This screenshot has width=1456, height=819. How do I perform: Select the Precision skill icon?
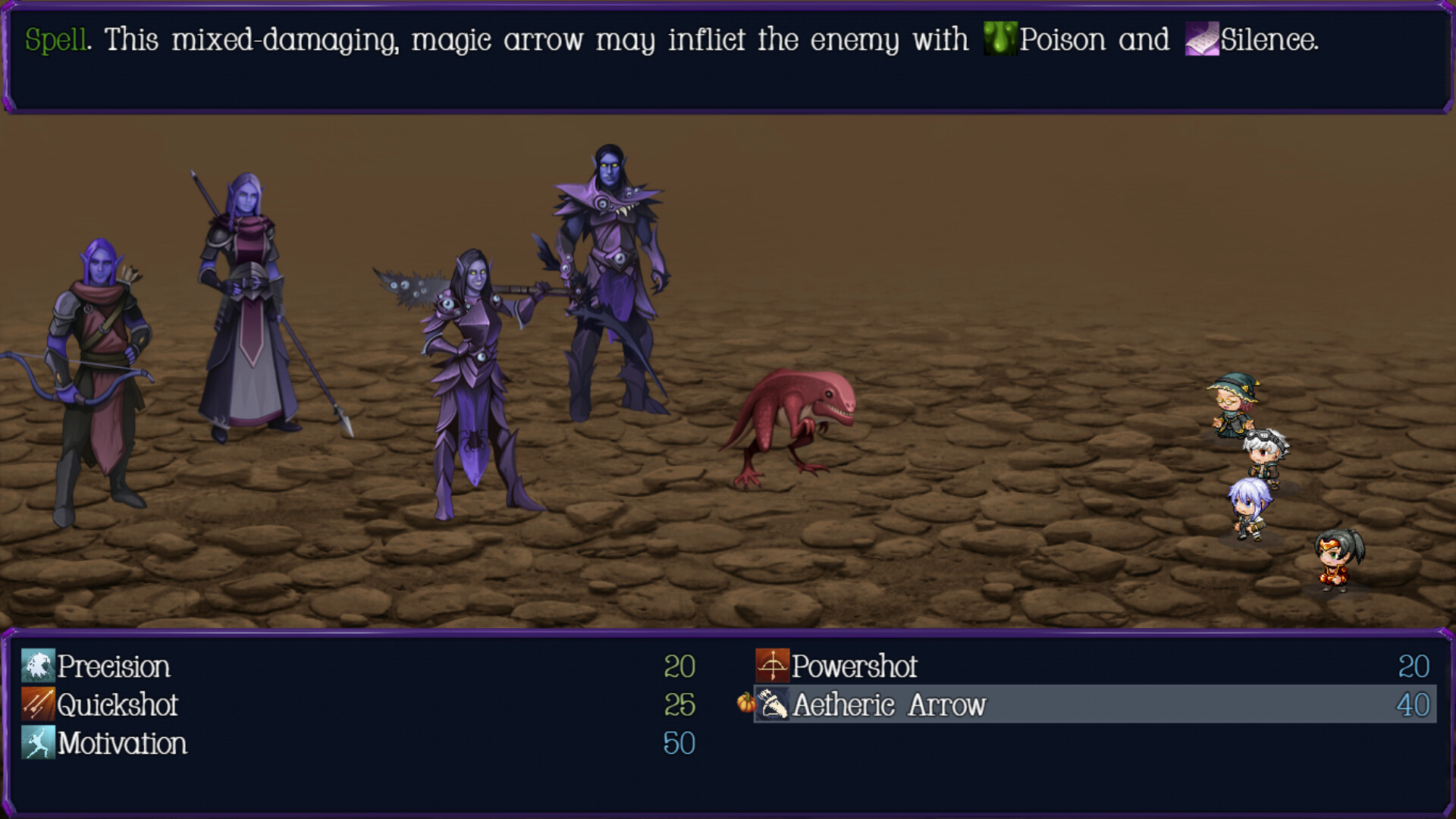[37, 667]
